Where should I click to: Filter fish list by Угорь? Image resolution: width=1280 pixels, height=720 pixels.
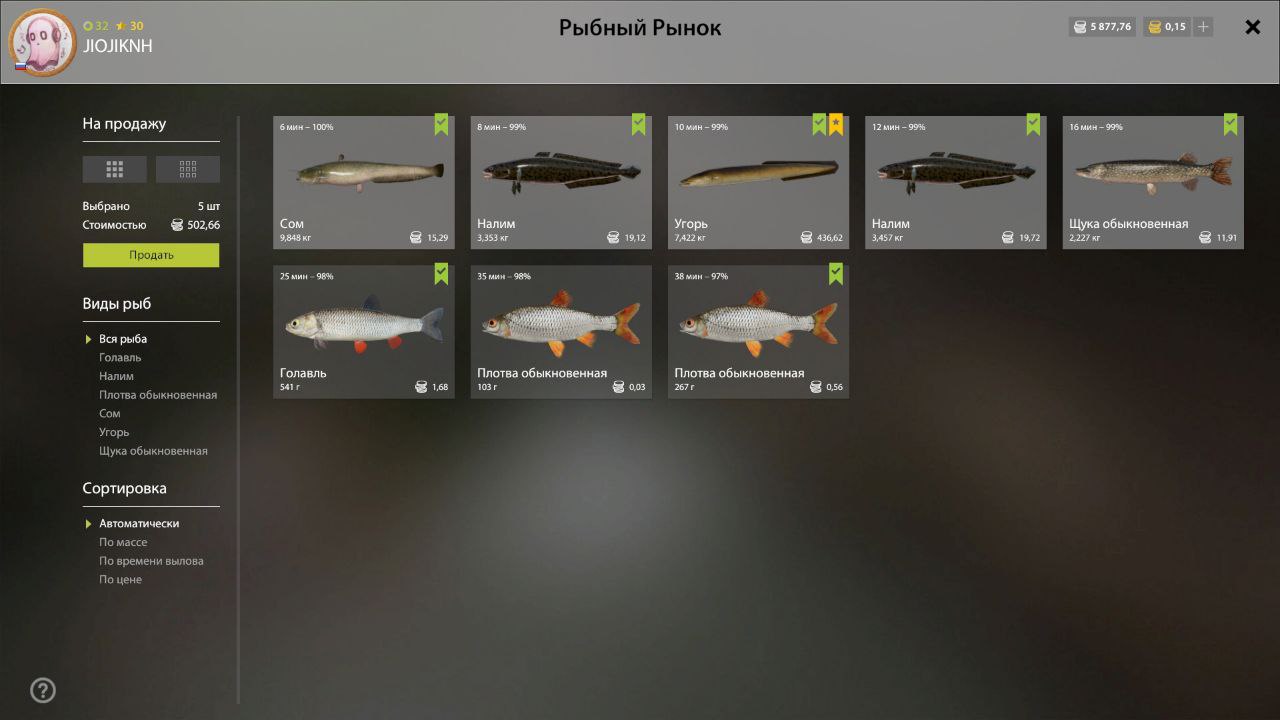point(114,432)
